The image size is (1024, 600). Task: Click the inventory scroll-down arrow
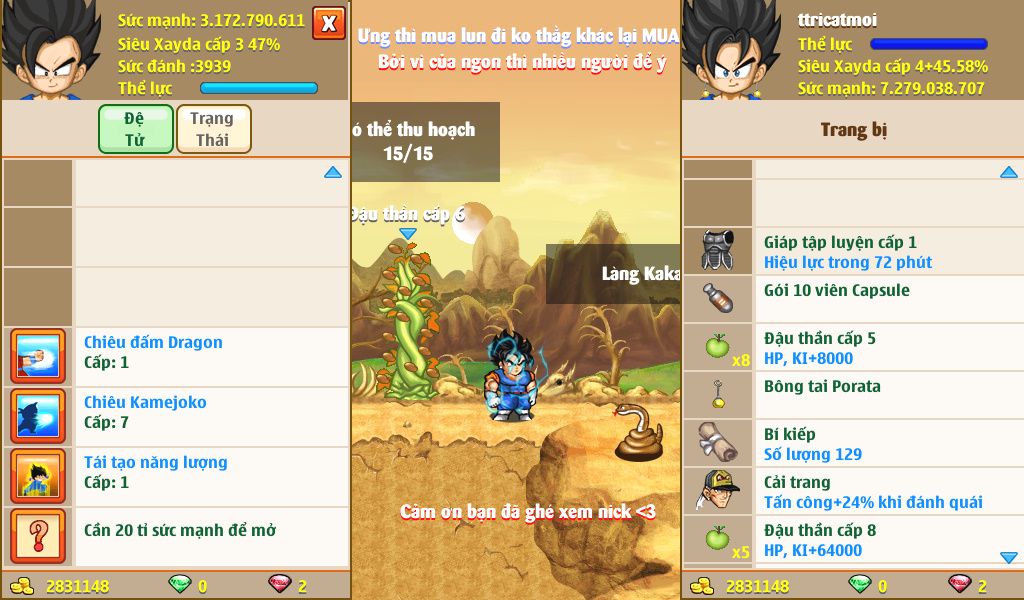[1008, 557]
